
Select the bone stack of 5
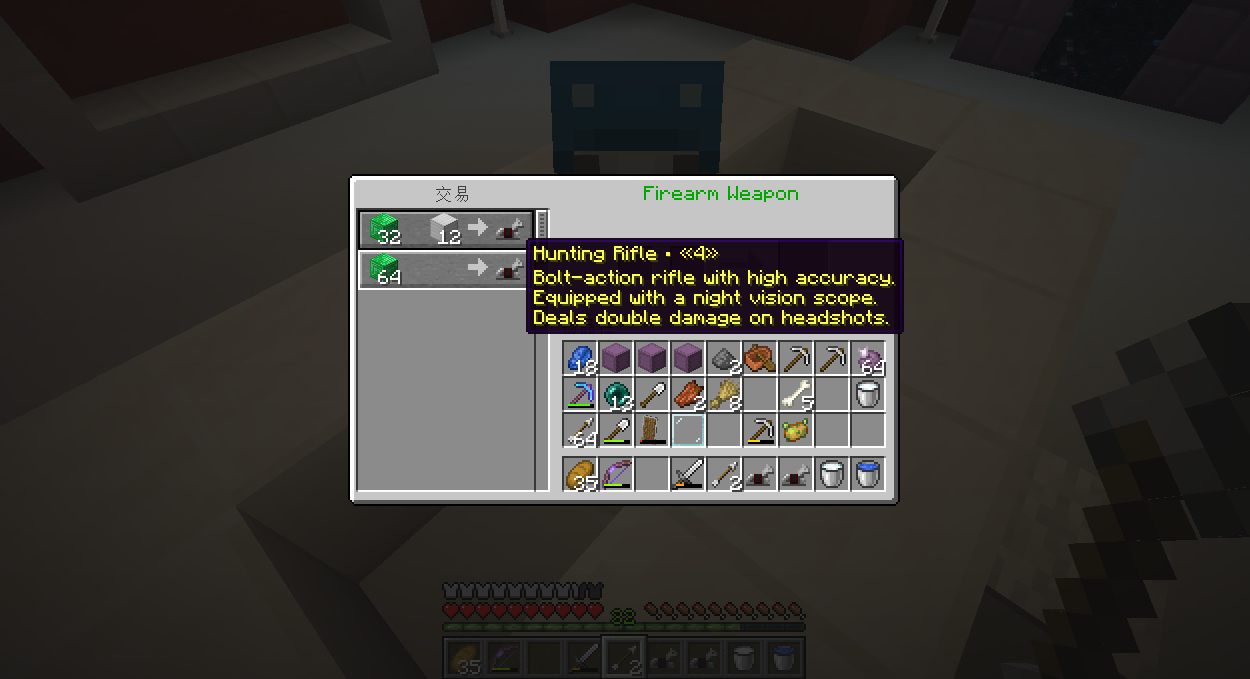[x=796, y=394]
